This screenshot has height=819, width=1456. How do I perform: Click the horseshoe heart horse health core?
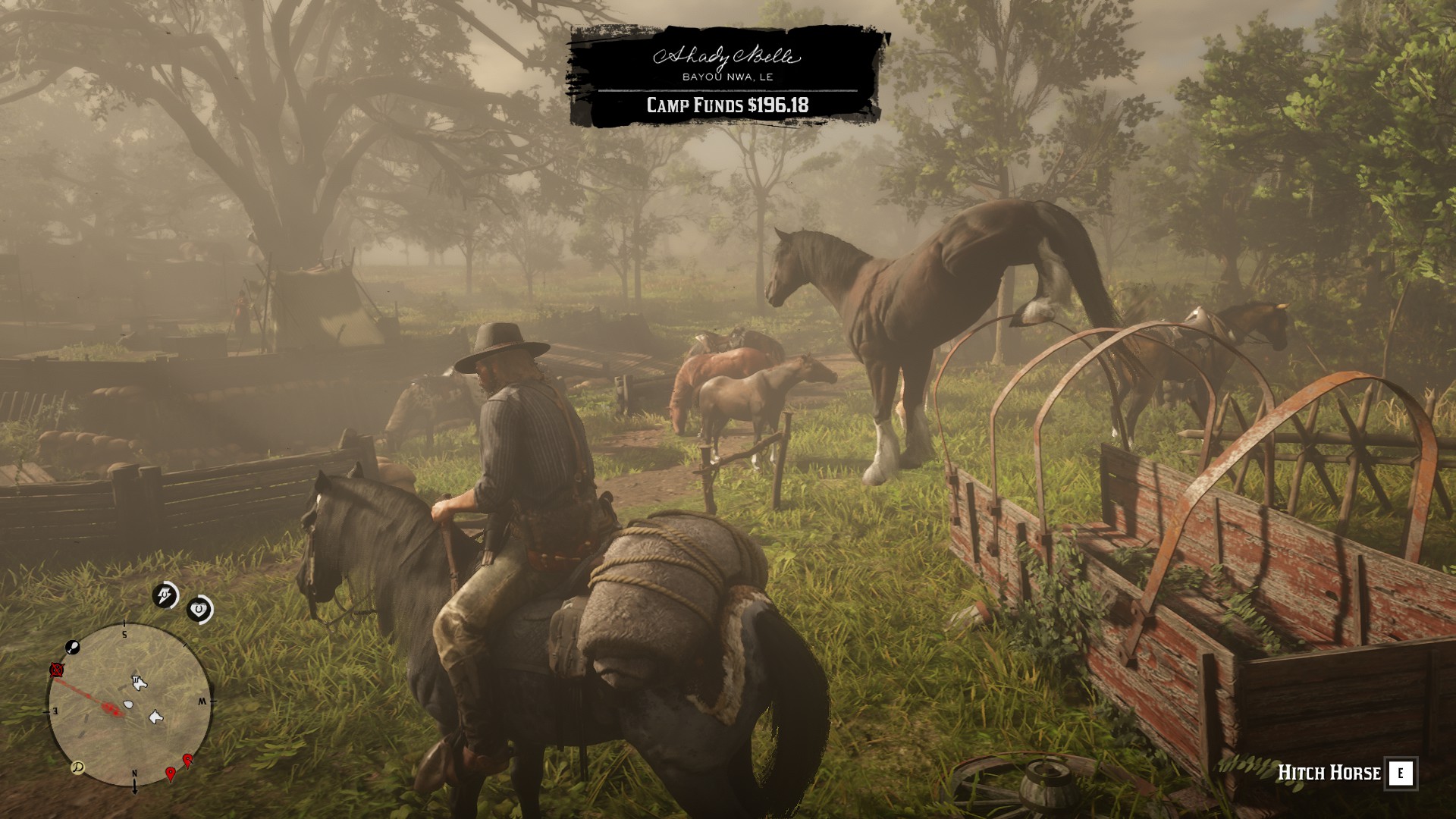(199, 609)
